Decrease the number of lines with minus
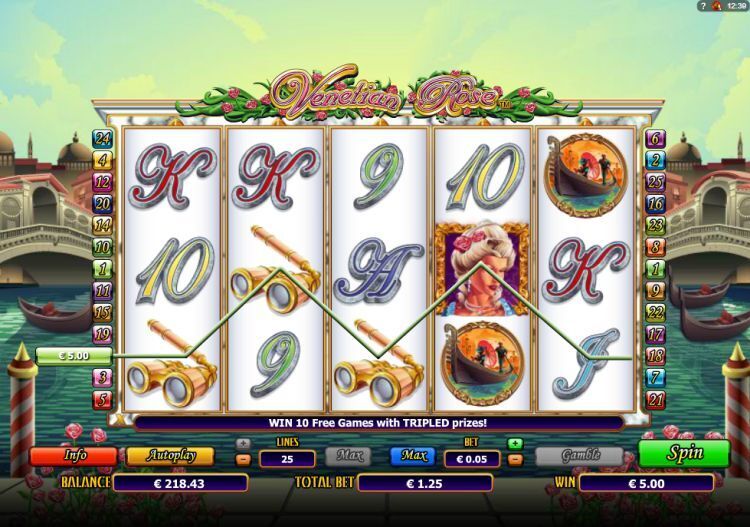Screen dimensions: 750x527 pos(242,460)
